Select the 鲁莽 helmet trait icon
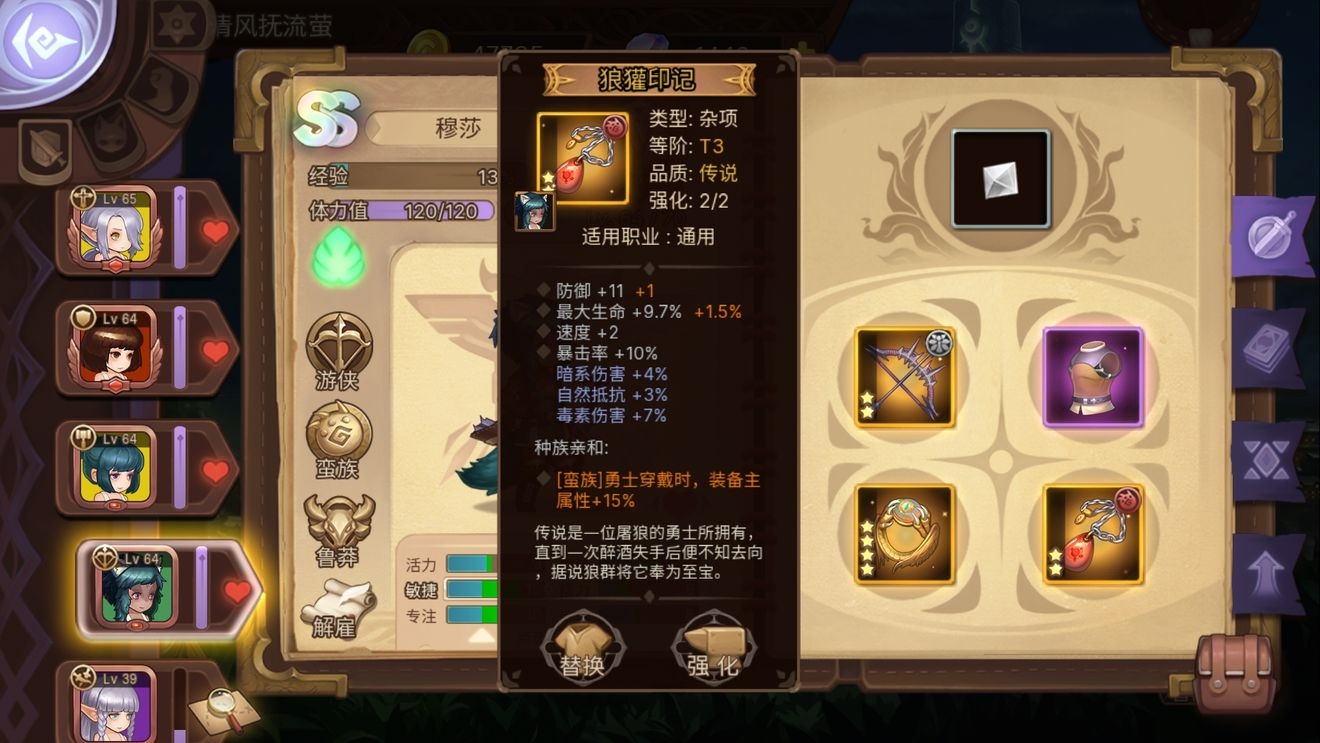This screenshot has width=1320, height=743. 340,525
